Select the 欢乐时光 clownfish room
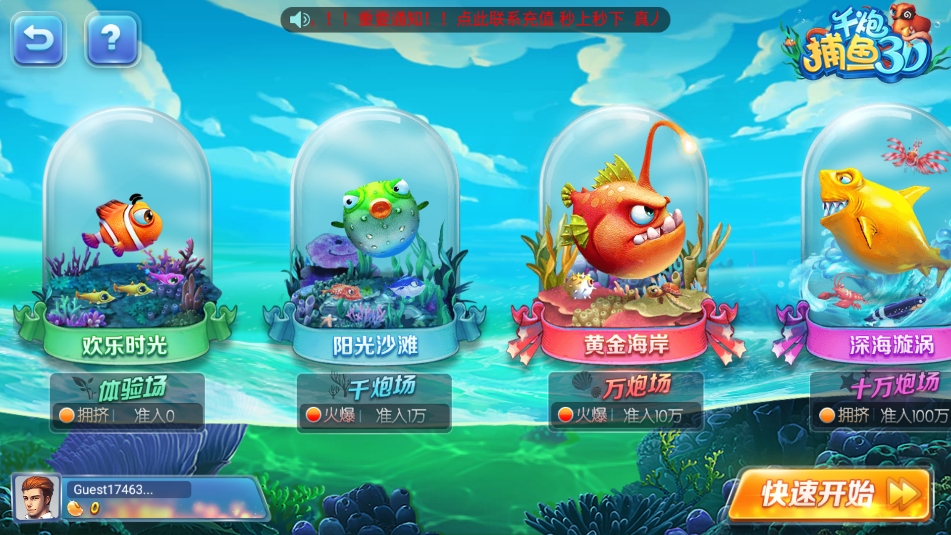The width and height of the screenshot is (951, 535). [x=126, y=240]
